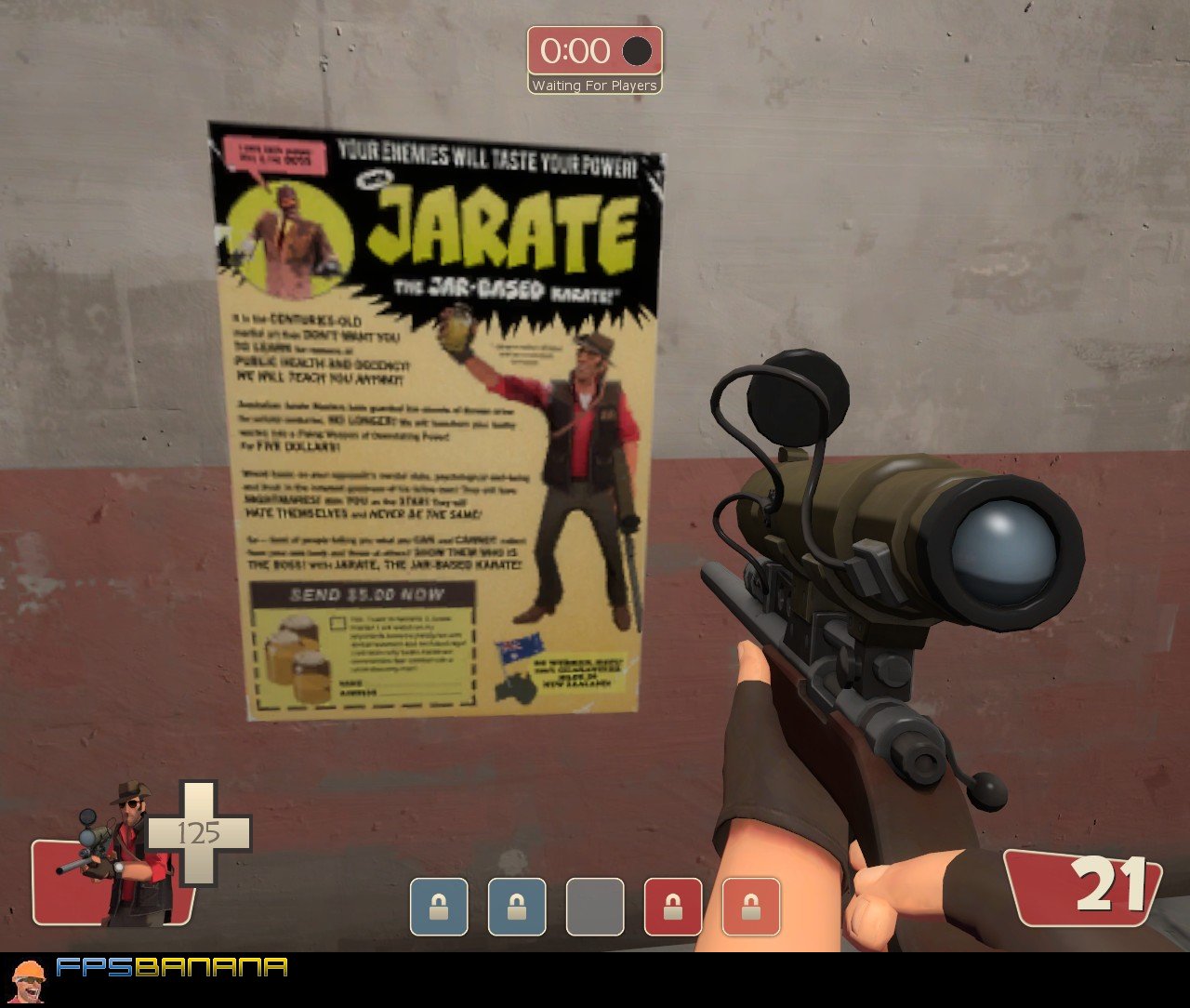Click the first blue padlock slot icon

coord(440,907)
